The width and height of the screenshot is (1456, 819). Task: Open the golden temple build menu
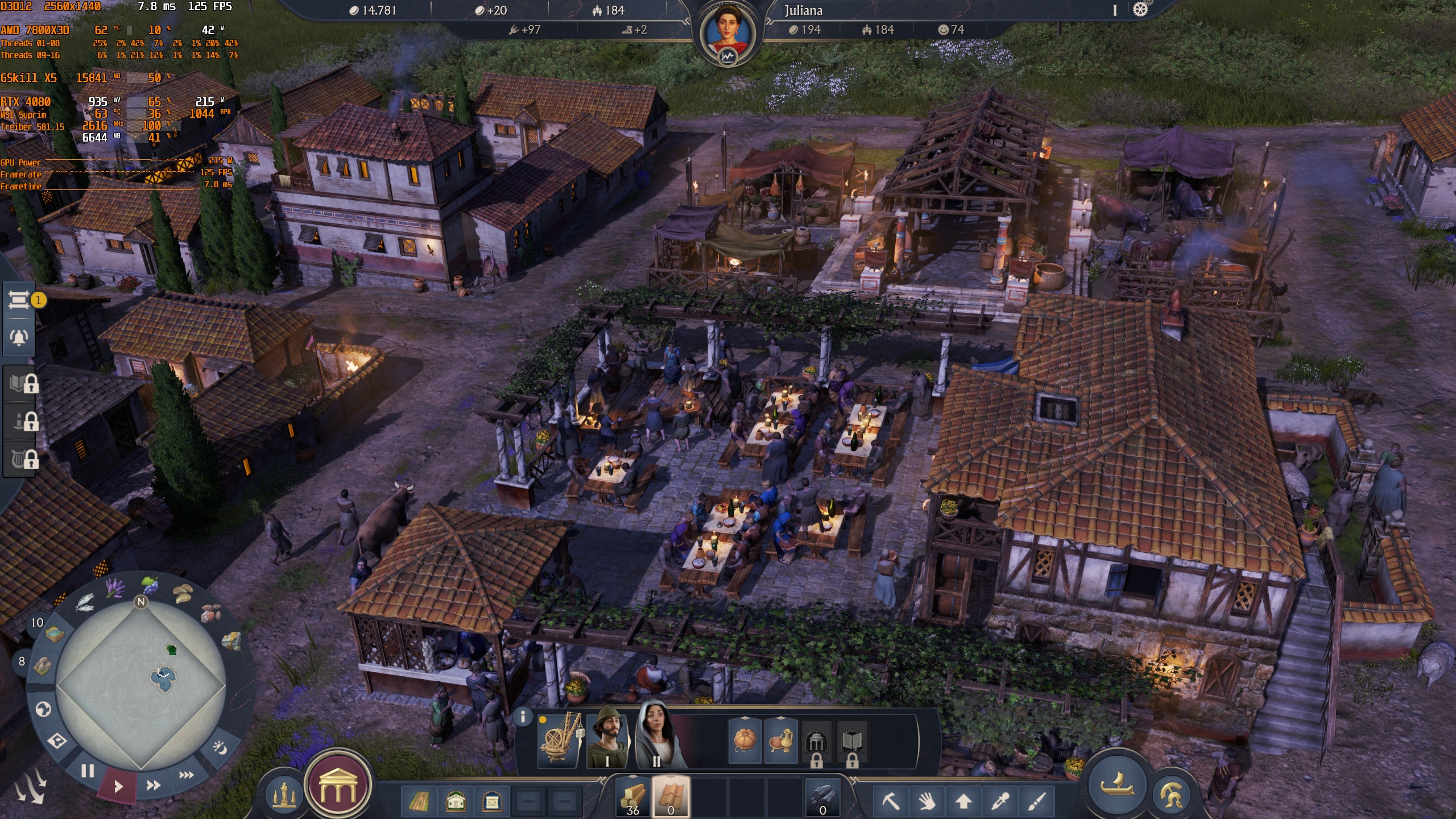338,785
